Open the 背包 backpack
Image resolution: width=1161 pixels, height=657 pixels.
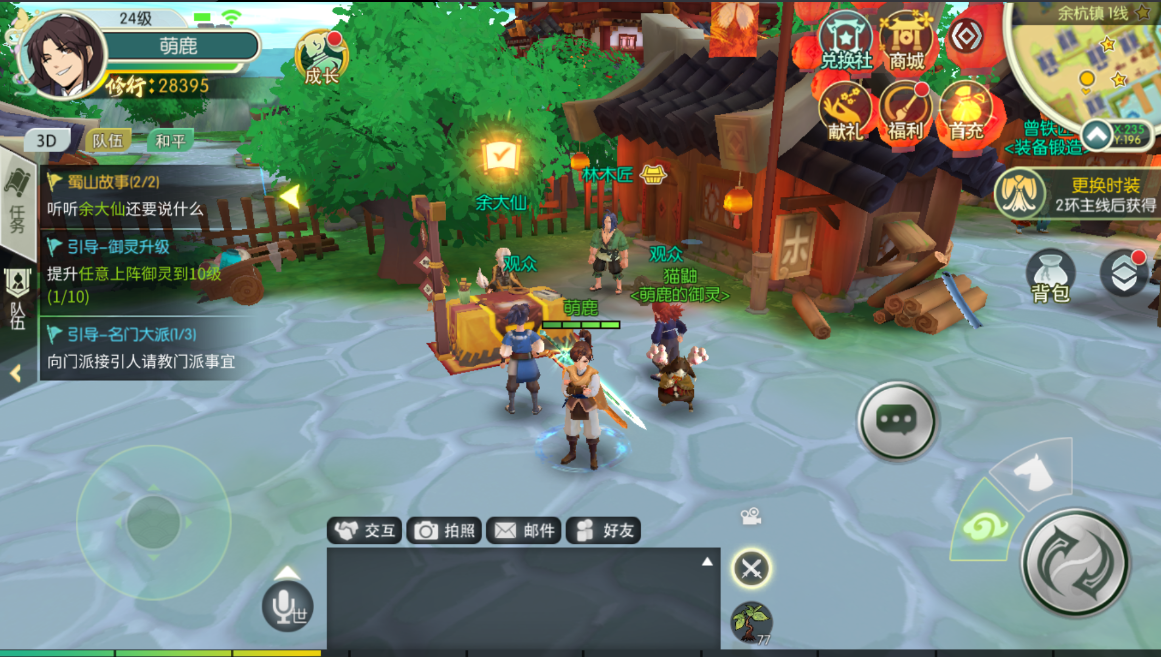click(x=1050, y=275)
